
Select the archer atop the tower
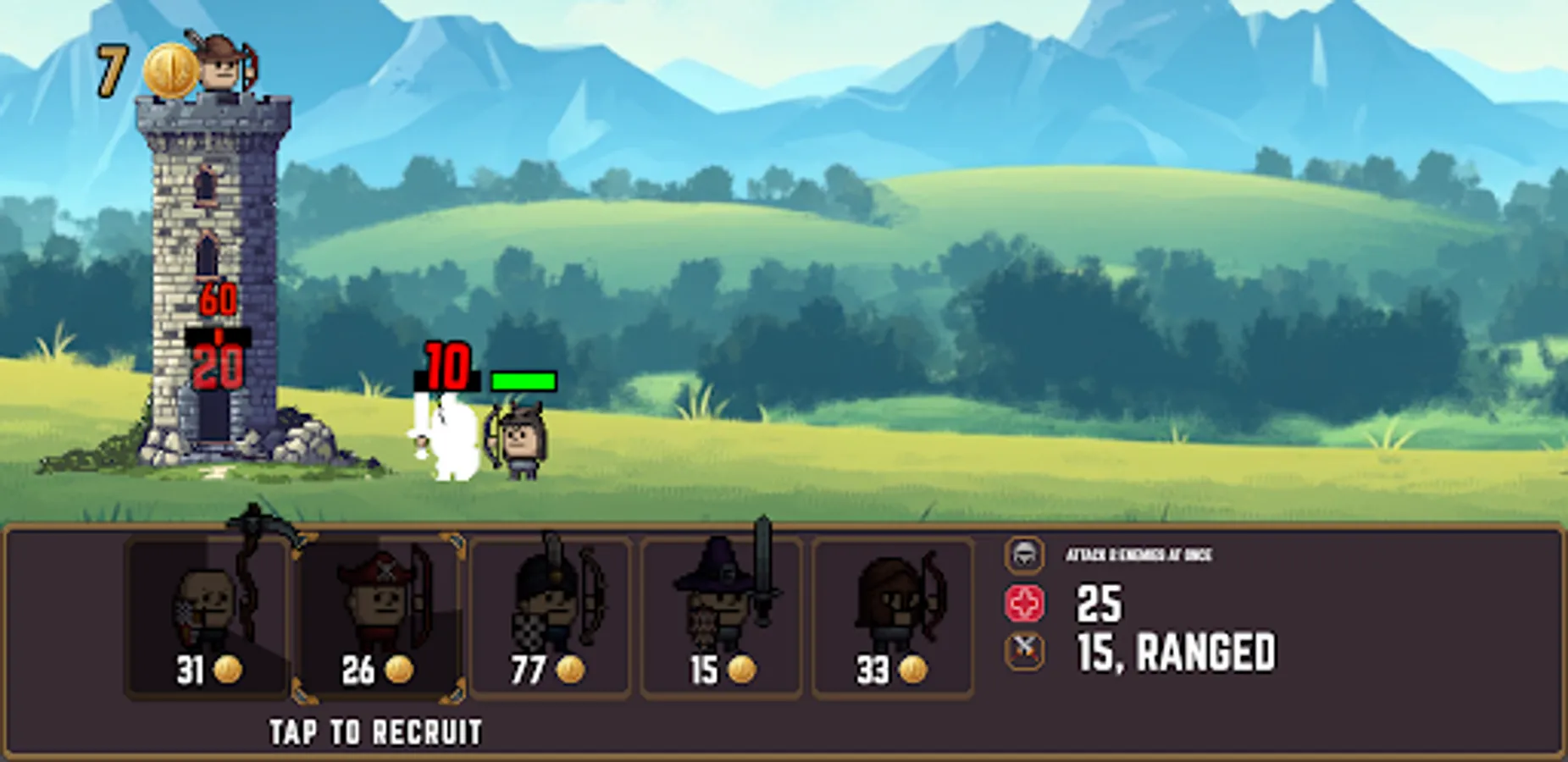tap(219, 72)
